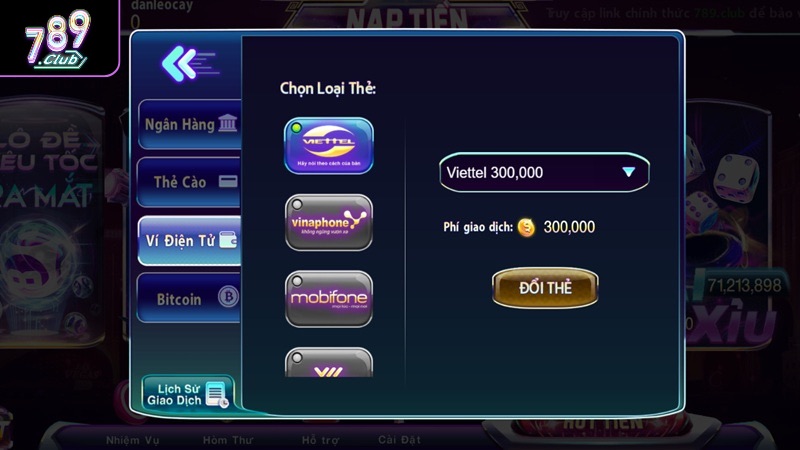Pick the Mobifone card type
The height and width of the screenshot is (450, 800).
pyautogui.click(x=329, y=298)
